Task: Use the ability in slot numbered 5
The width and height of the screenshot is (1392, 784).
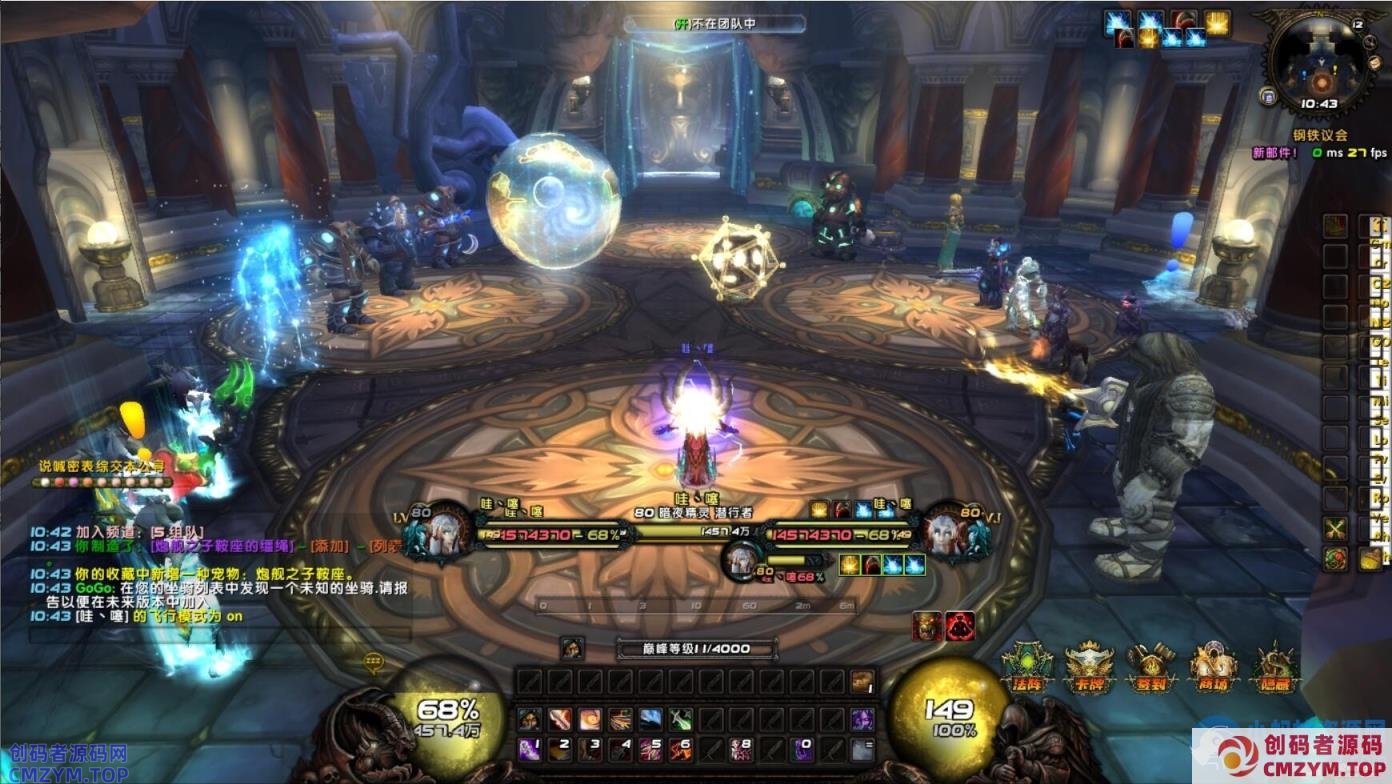Action: pos(650,748)
